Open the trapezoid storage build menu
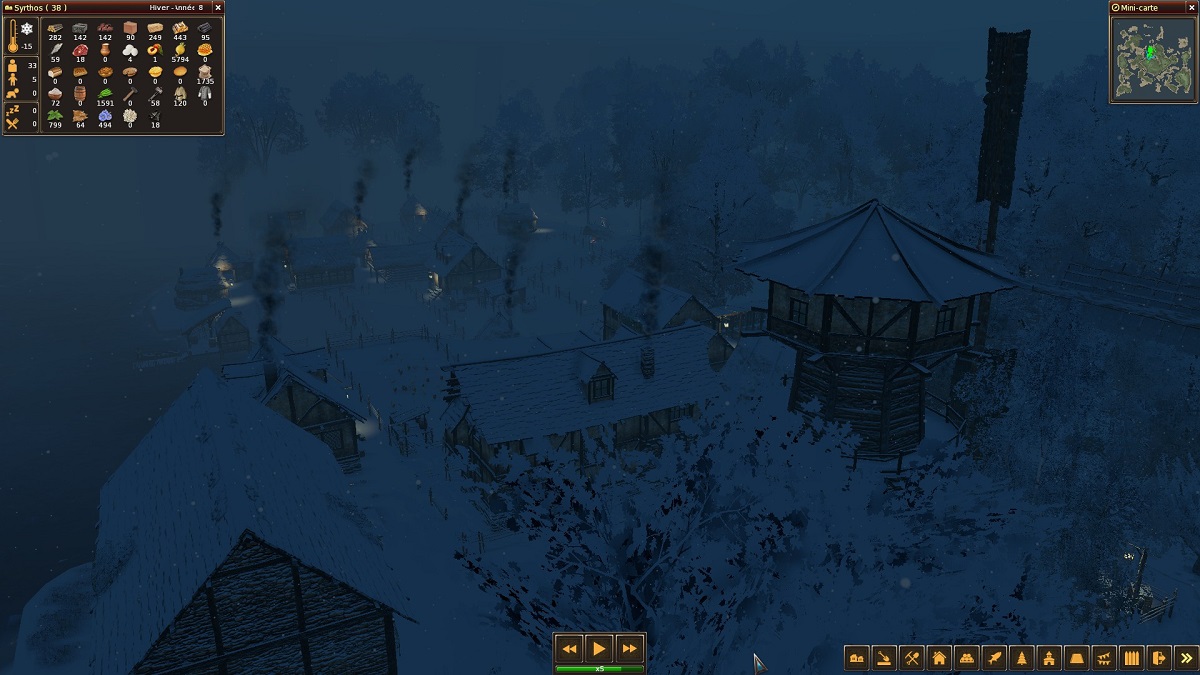Viewport: 1200px width, 675px height. click(1076, 658)
